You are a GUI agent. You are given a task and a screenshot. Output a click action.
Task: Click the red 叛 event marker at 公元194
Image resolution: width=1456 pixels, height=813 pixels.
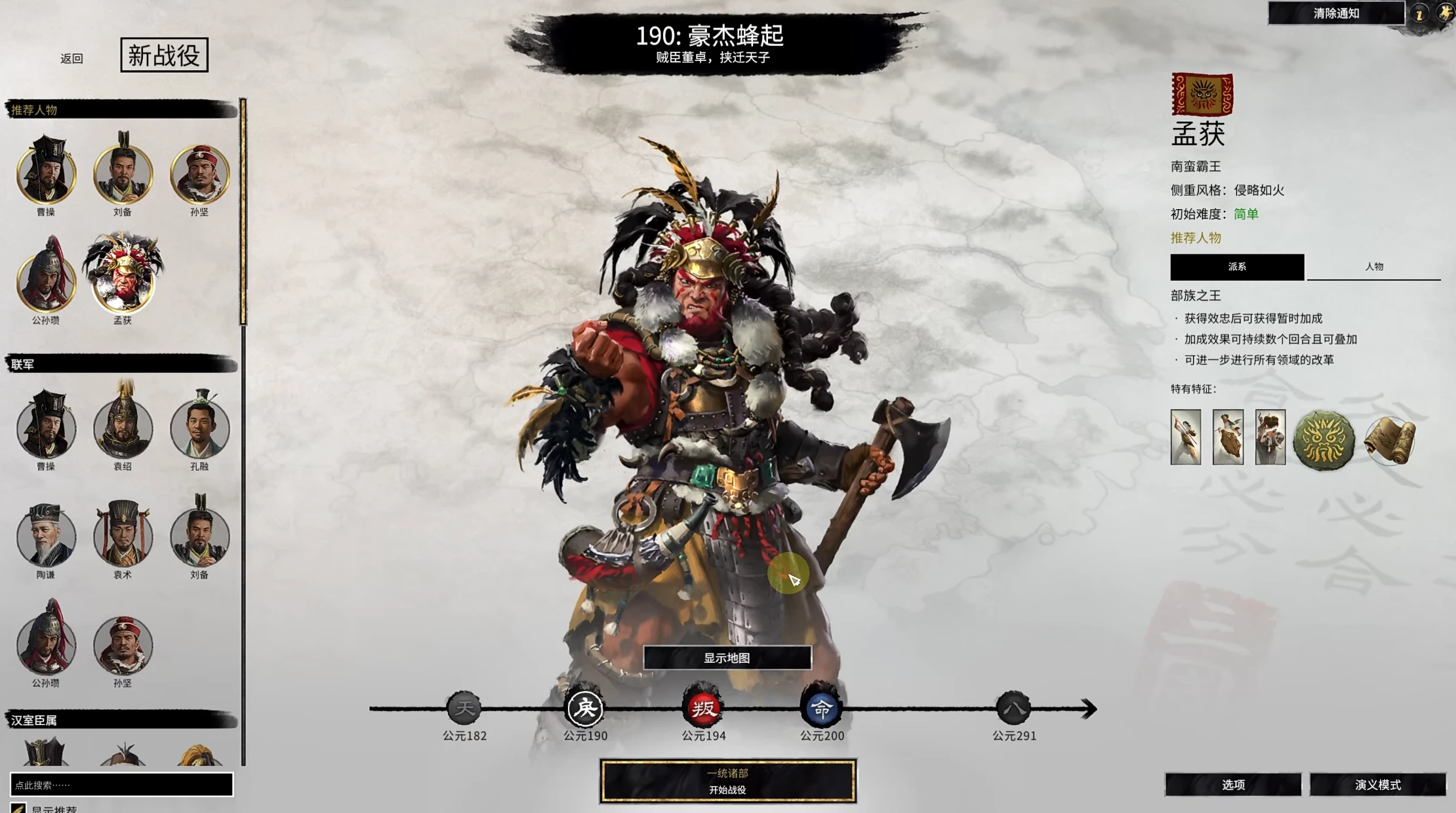click(x=703, y=708)
